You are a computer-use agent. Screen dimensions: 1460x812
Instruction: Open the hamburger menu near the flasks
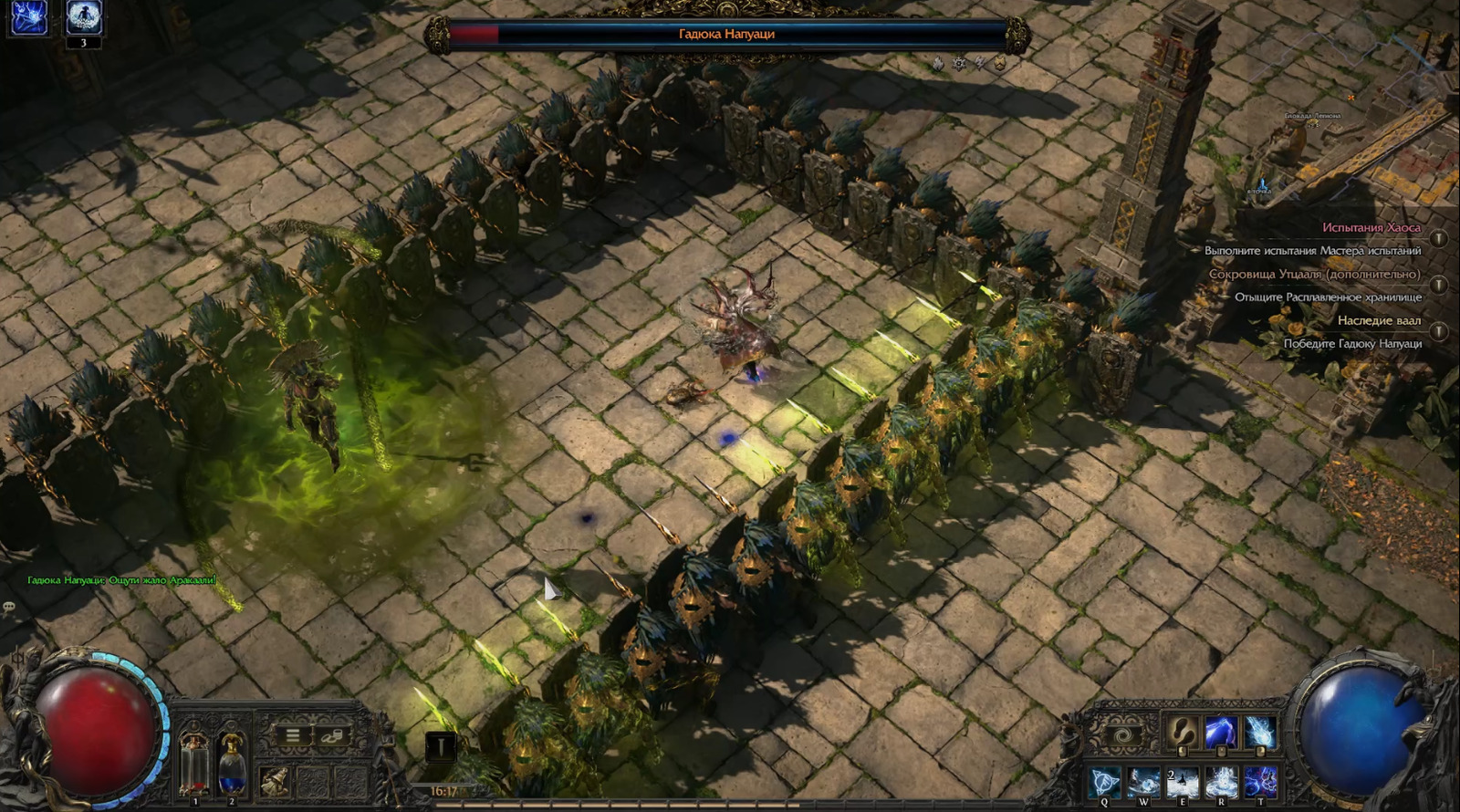click(x=292, y=735)
